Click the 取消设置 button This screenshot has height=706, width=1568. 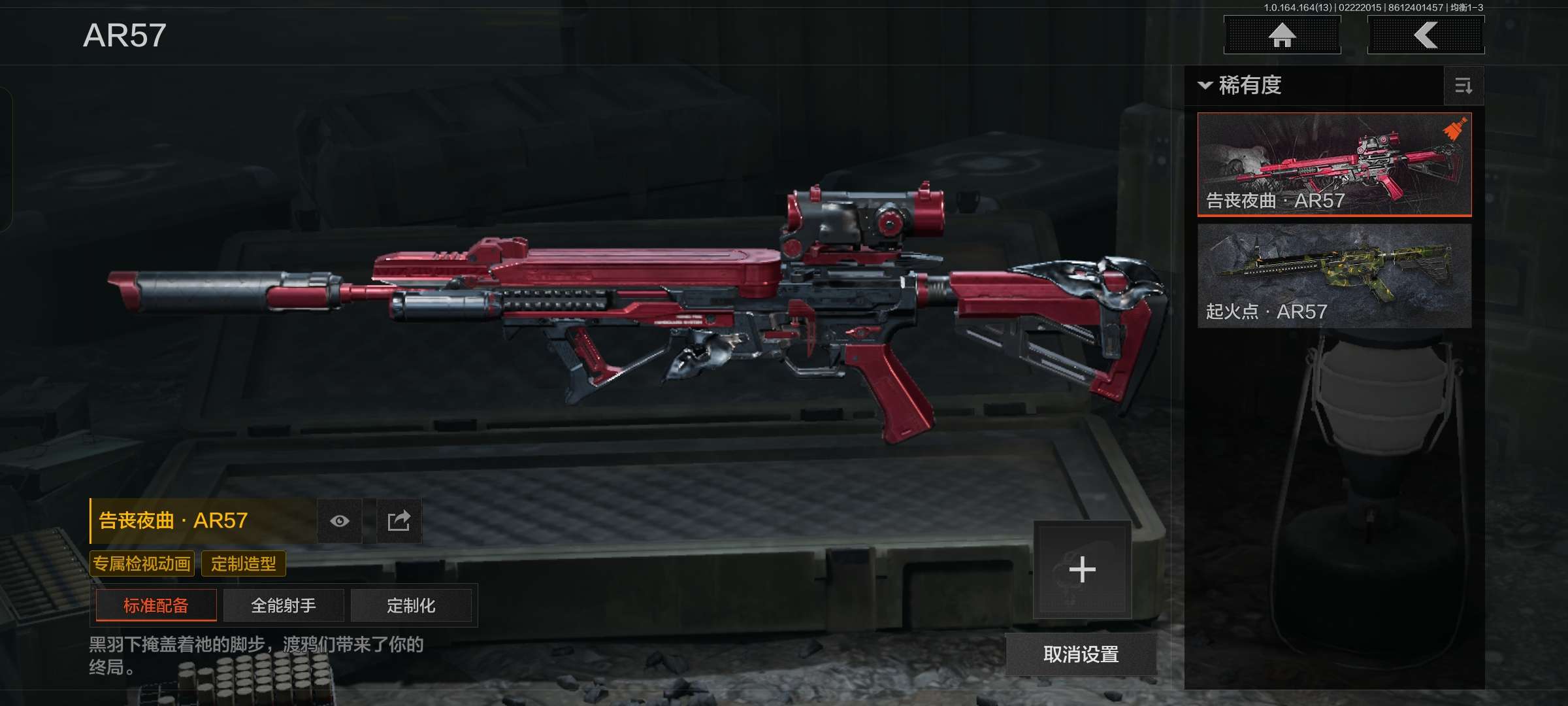click(1081, 654)
